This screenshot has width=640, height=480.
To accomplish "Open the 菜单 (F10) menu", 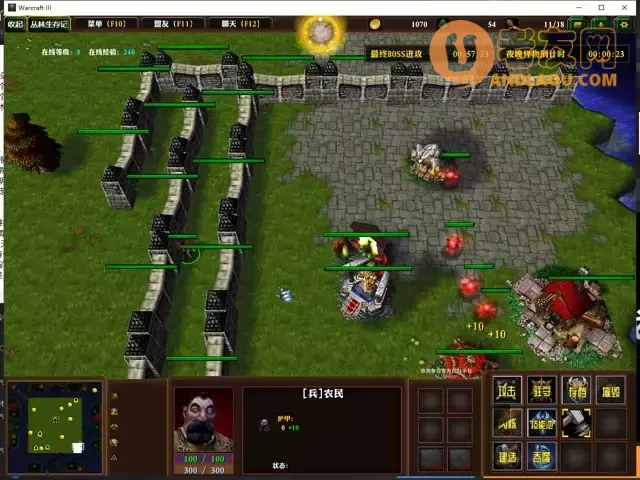I will [106, 23].
